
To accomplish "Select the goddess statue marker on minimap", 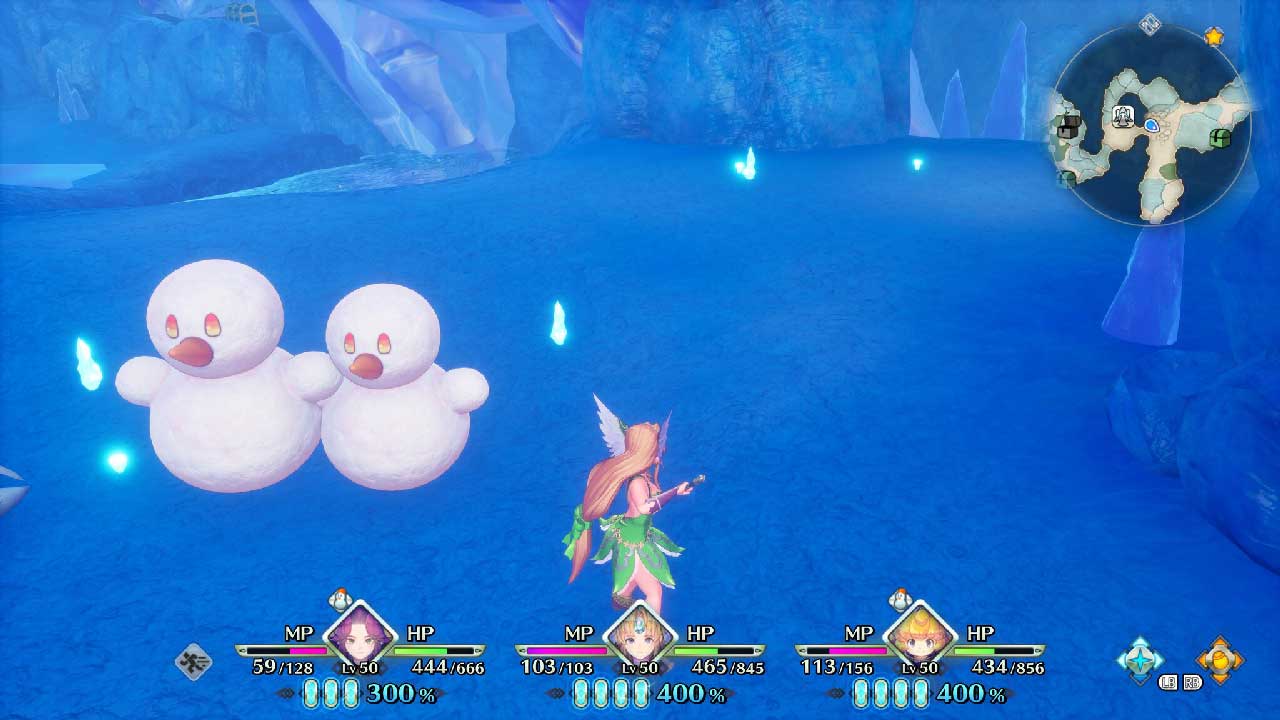I will [x=1124, y=117].
